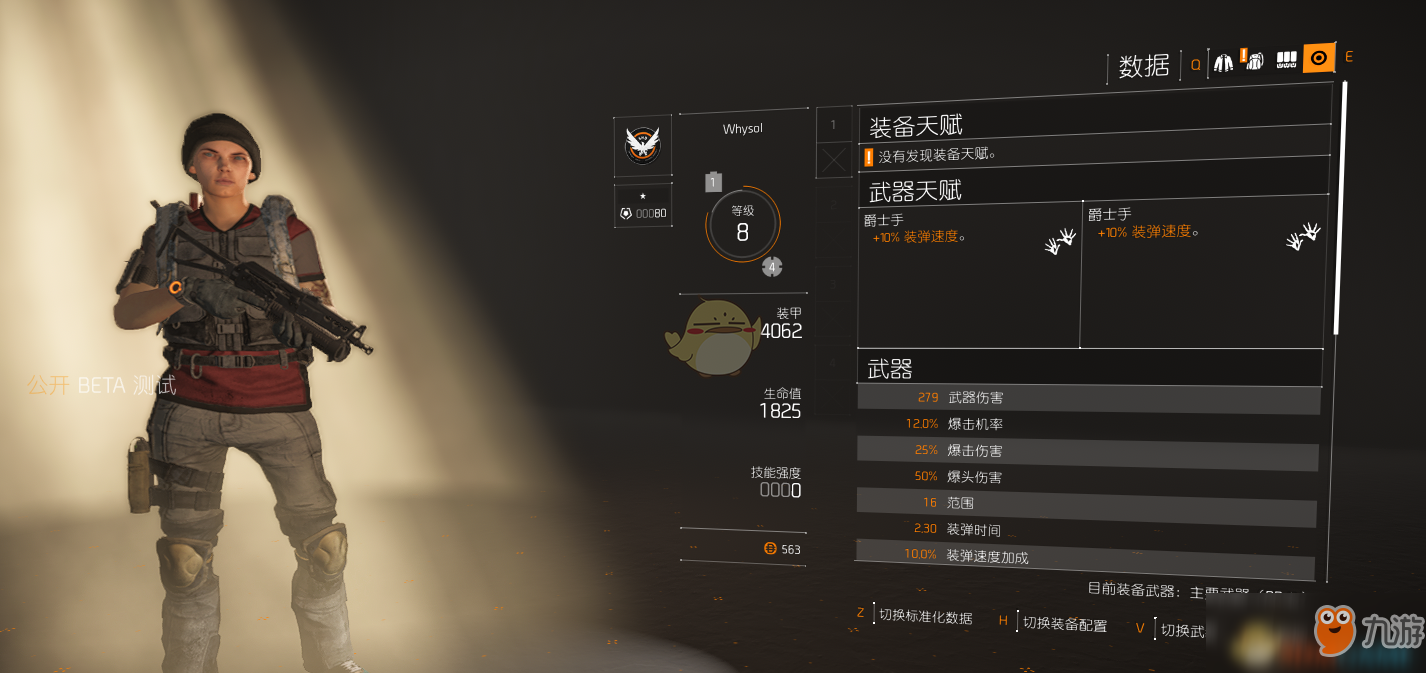Click the Division eagle emblem

(x=642, y=145)
